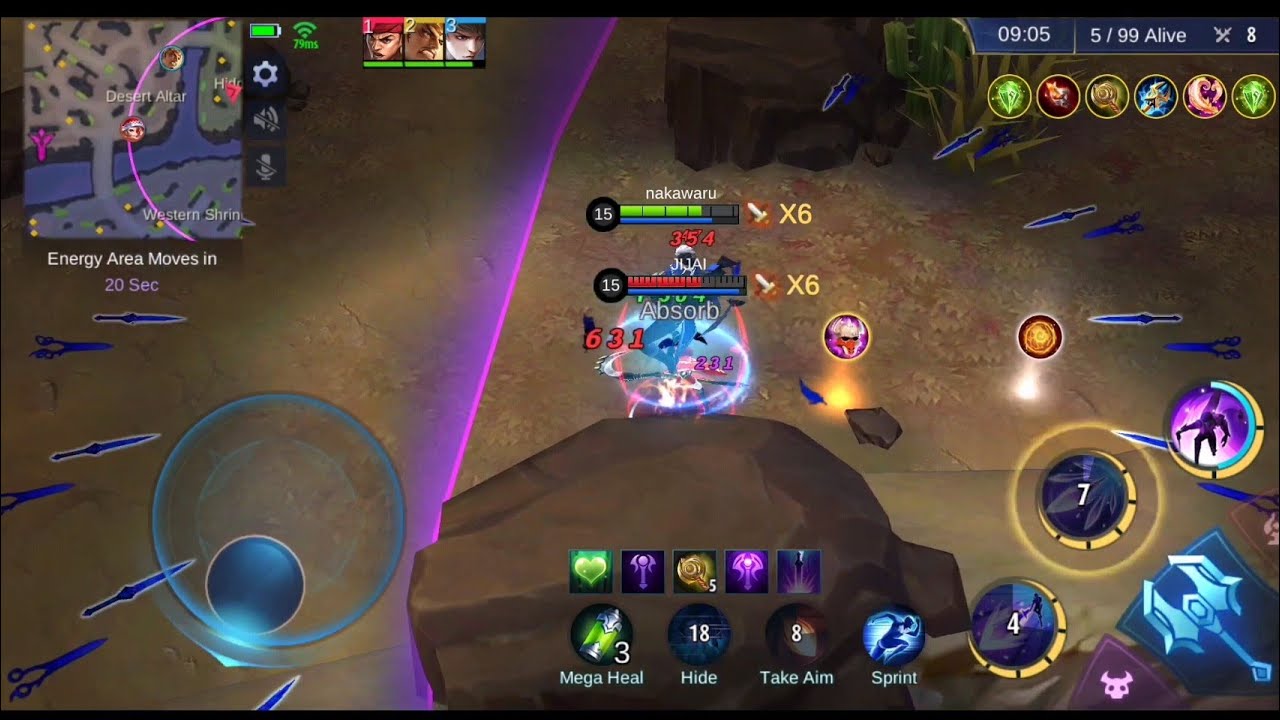This screenshot has width=1280, height=720.
Task: Select the pink feather equipment icon
Action: (1205, 96)
